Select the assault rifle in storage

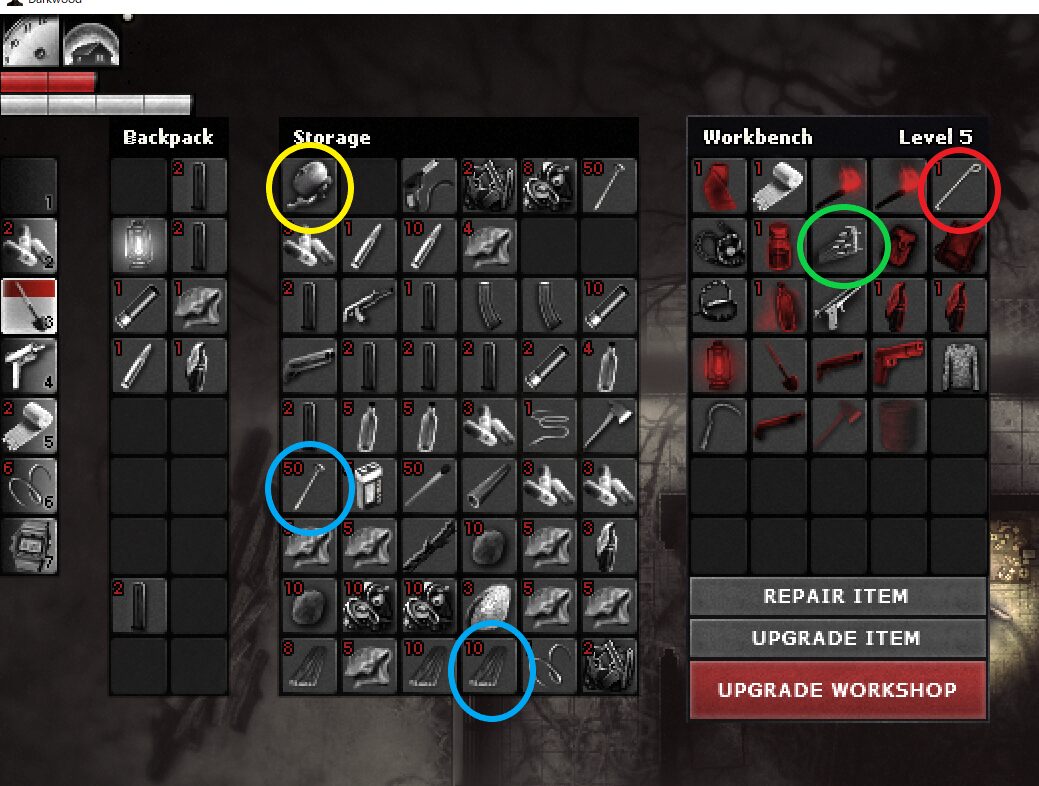[x=369, y=306]
